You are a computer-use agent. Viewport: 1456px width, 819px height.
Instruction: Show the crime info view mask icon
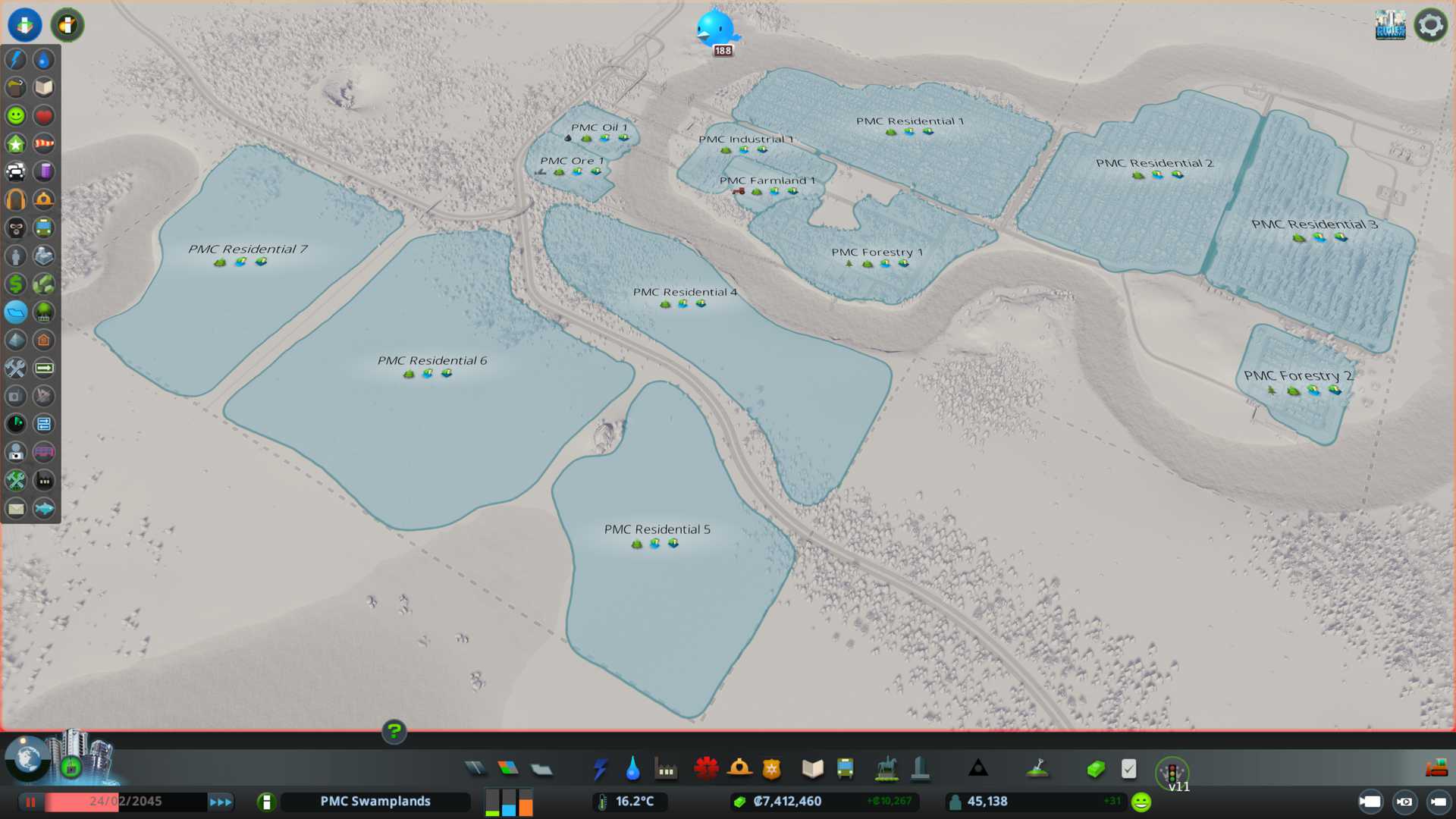(16, 227)
